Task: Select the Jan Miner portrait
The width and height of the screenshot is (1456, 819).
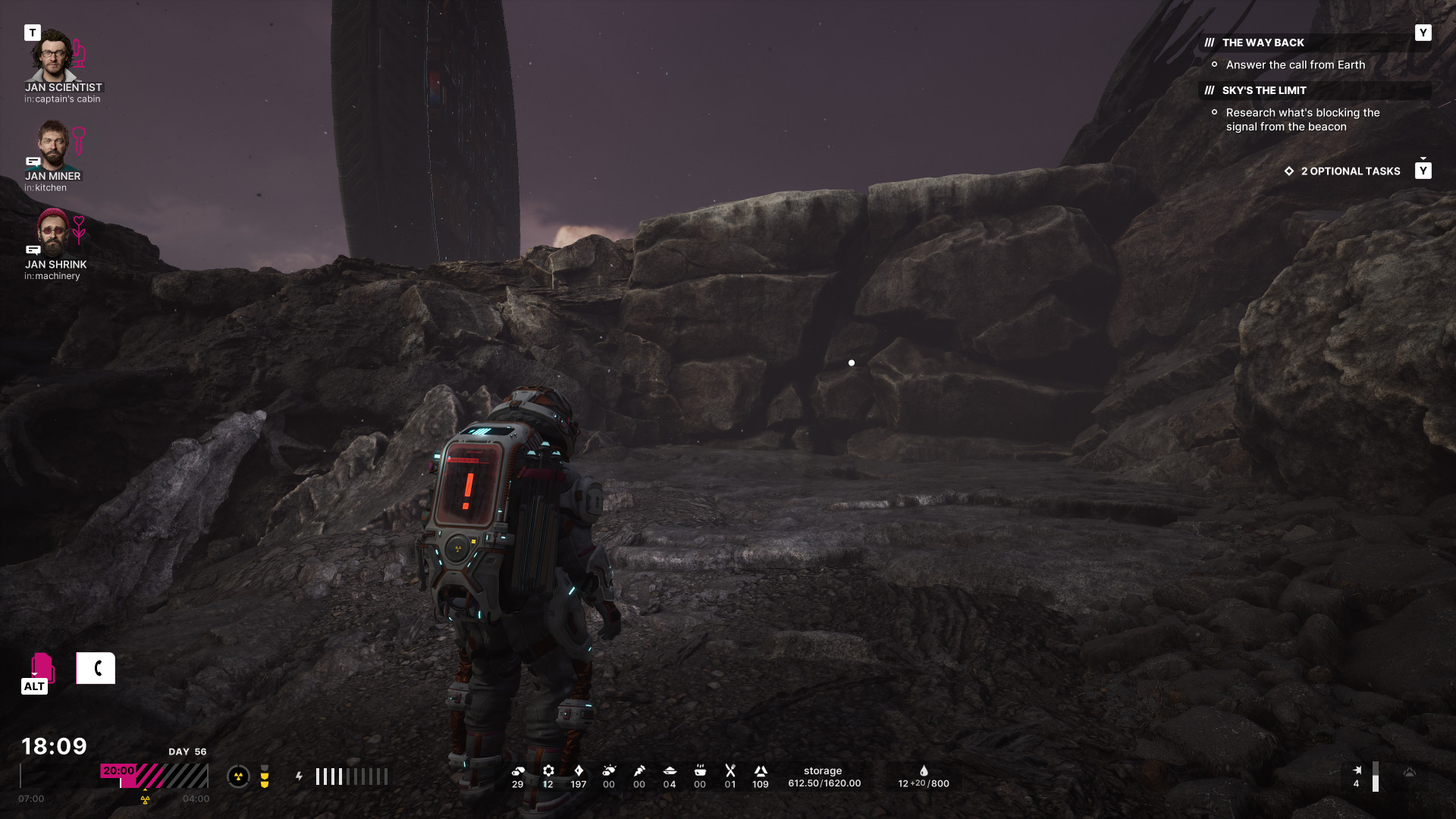Action: pyautogui.click(x=52, y=144)
